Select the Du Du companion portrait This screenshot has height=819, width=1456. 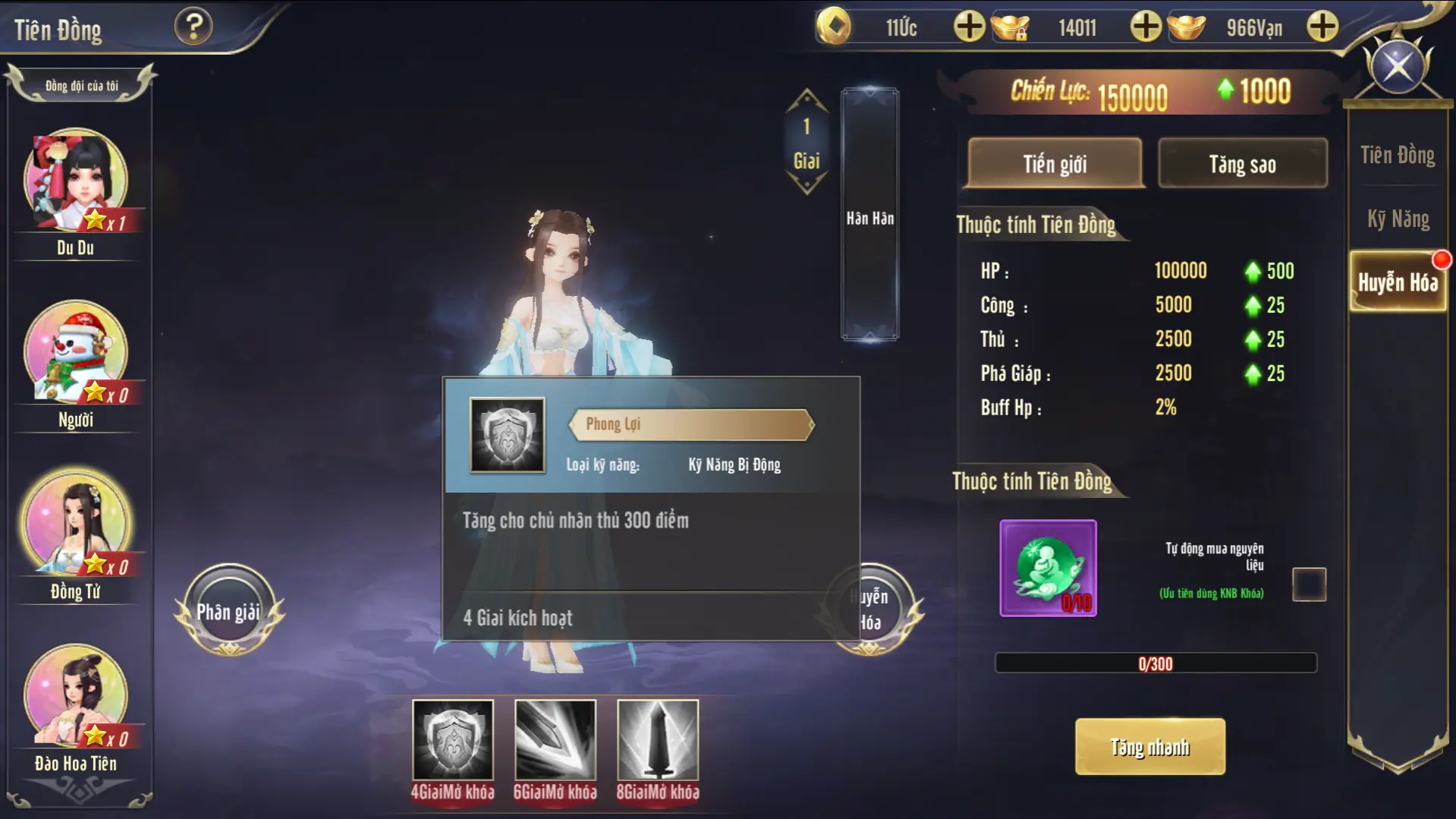(x=76, y=181)
